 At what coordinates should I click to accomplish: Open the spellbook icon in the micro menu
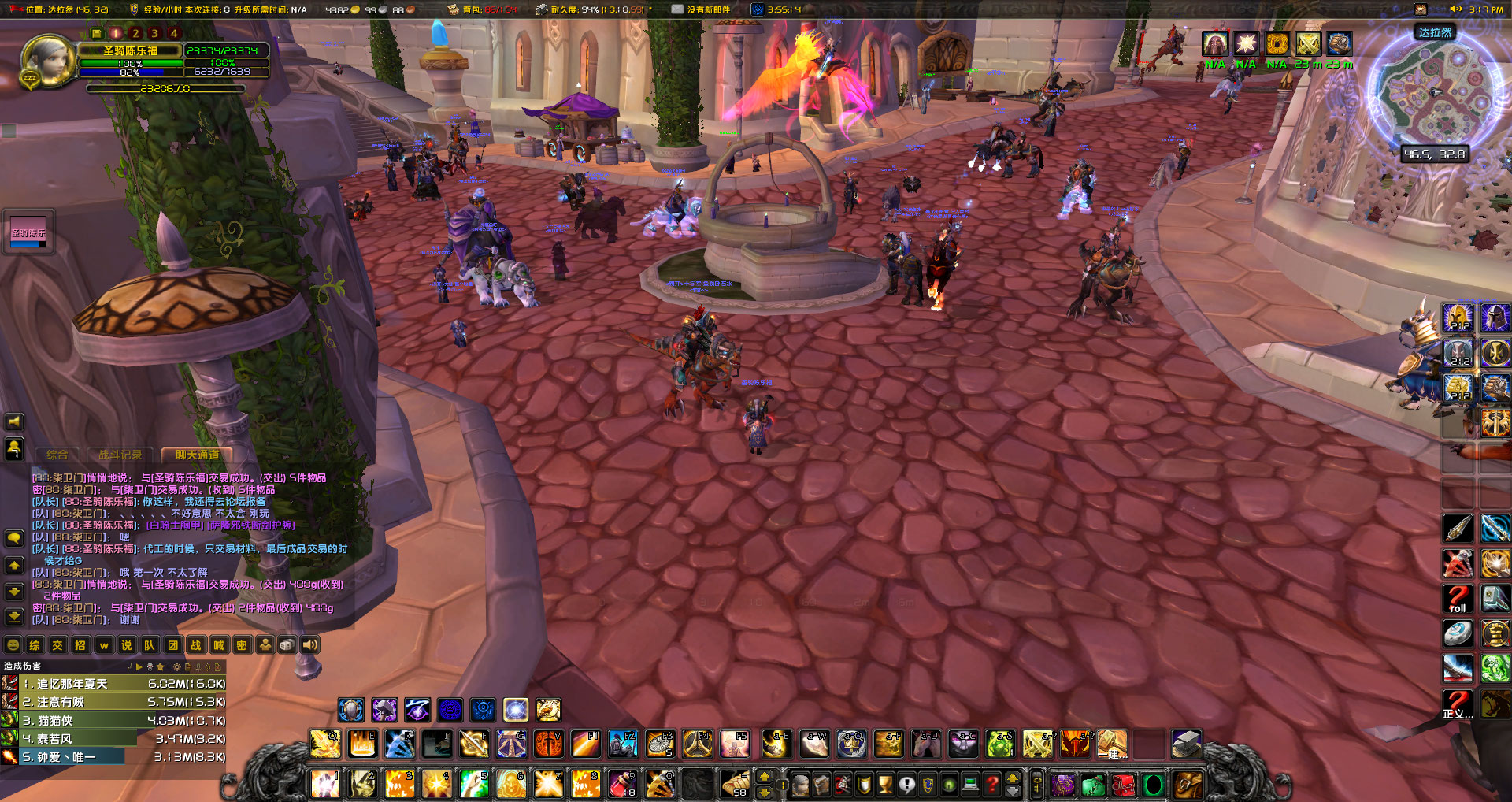click(822, 785)
